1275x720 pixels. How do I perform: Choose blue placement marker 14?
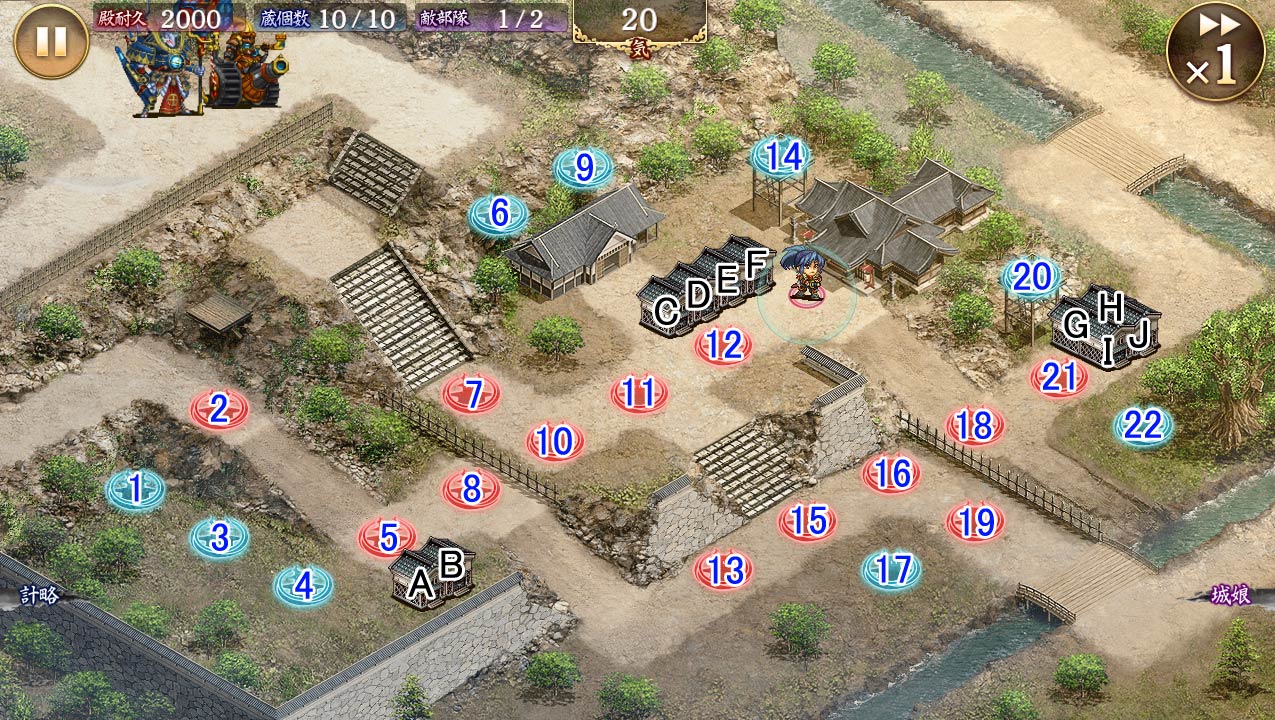pos(782,158)
